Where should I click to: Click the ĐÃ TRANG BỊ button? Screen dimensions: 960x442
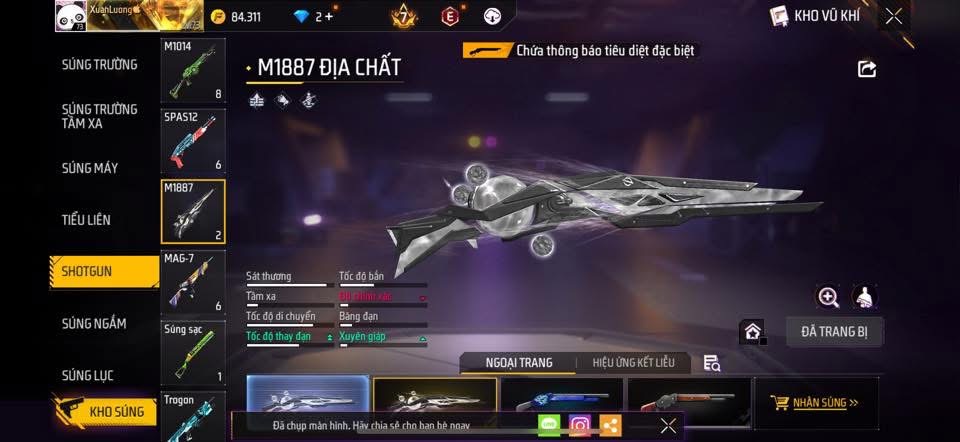(834, 332)
